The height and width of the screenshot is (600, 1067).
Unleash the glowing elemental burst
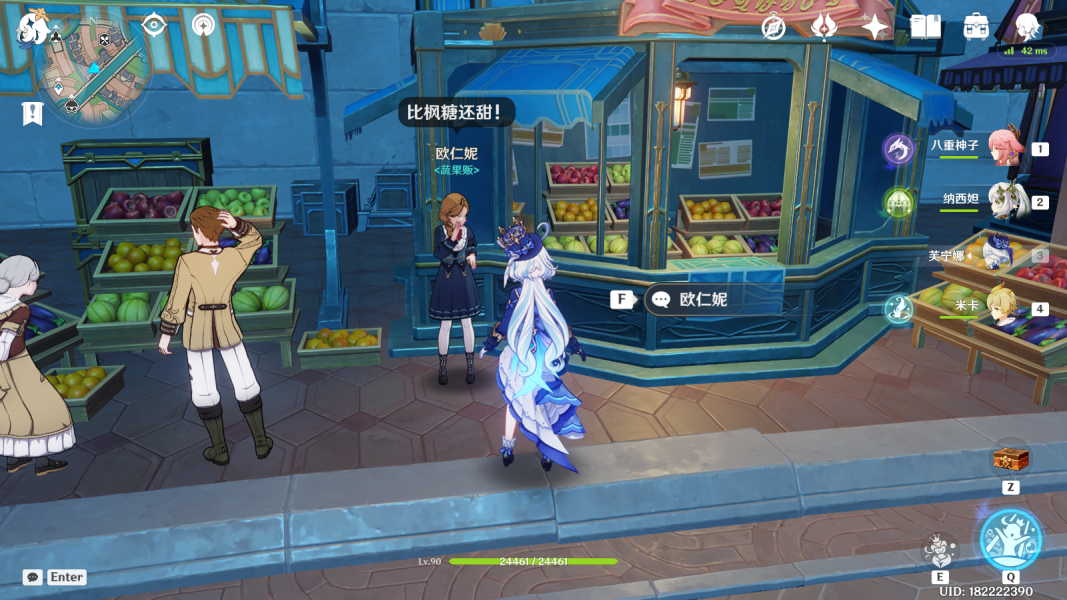click(1010, 539)
